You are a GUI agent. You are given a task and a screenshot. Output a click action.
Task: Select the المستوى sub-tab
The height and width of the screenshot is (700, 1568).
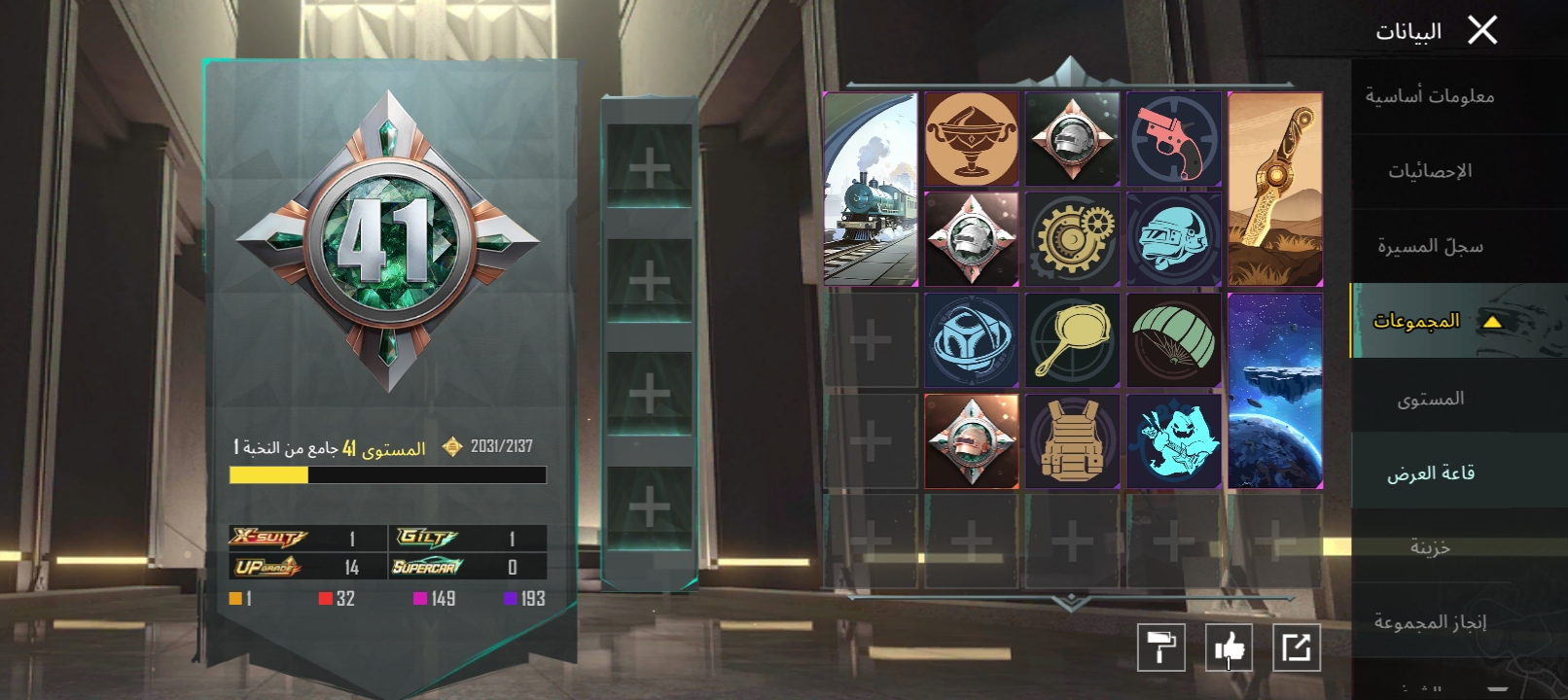tap(1429, 399)
